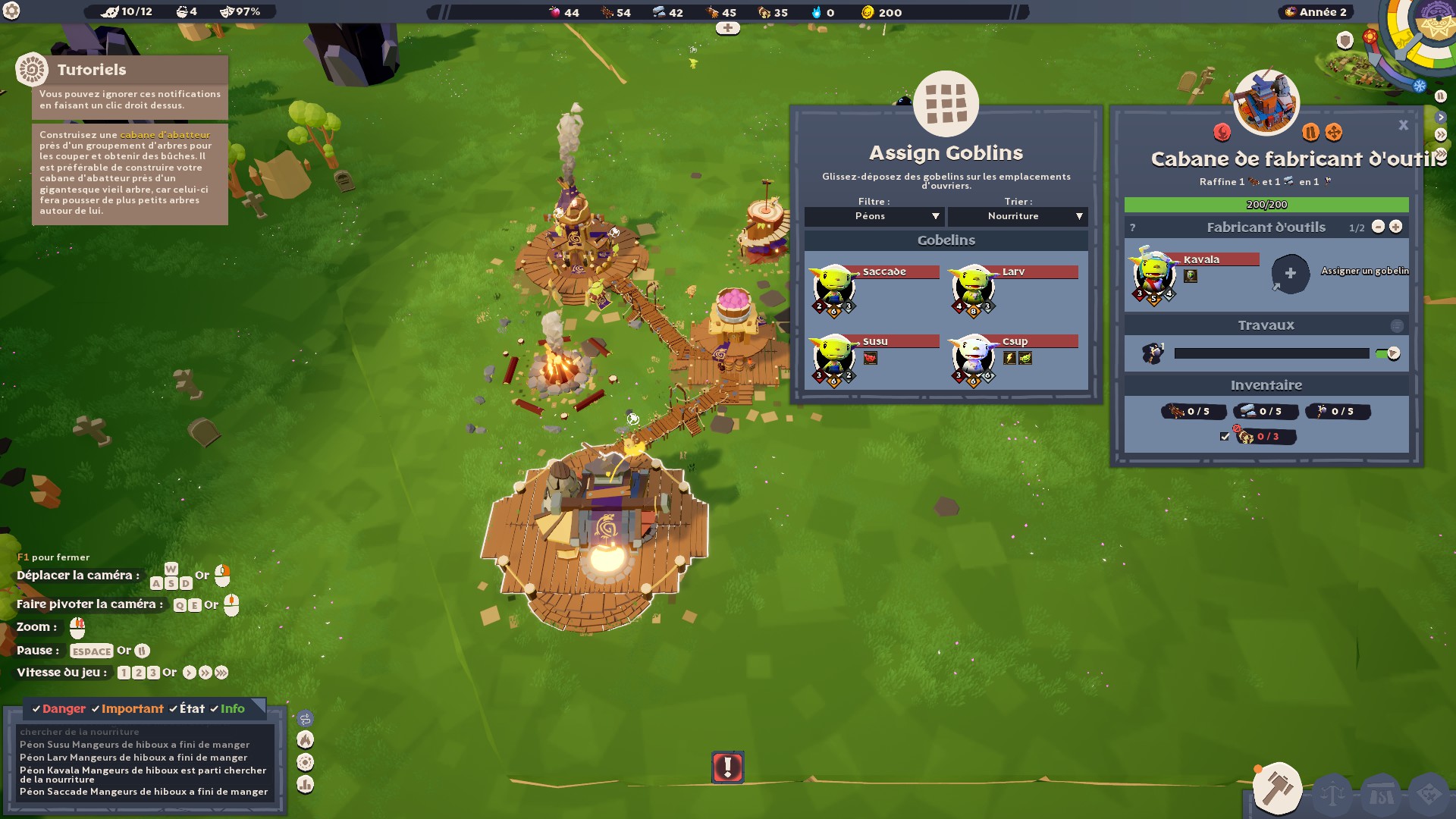Open the Péons filter dropdown

click(x=874, y=216)
